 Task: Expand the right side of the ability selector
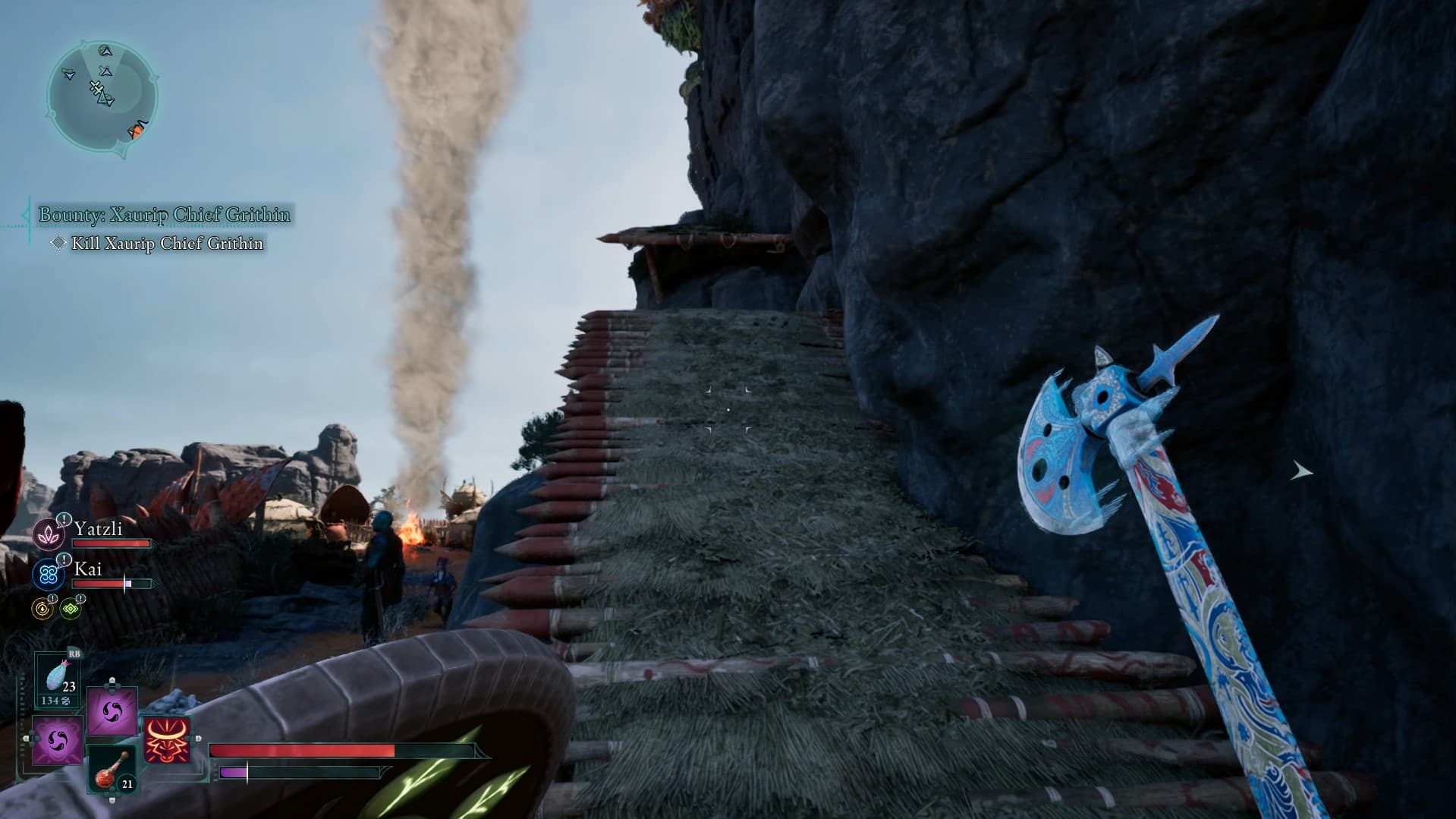coord(199,739)
